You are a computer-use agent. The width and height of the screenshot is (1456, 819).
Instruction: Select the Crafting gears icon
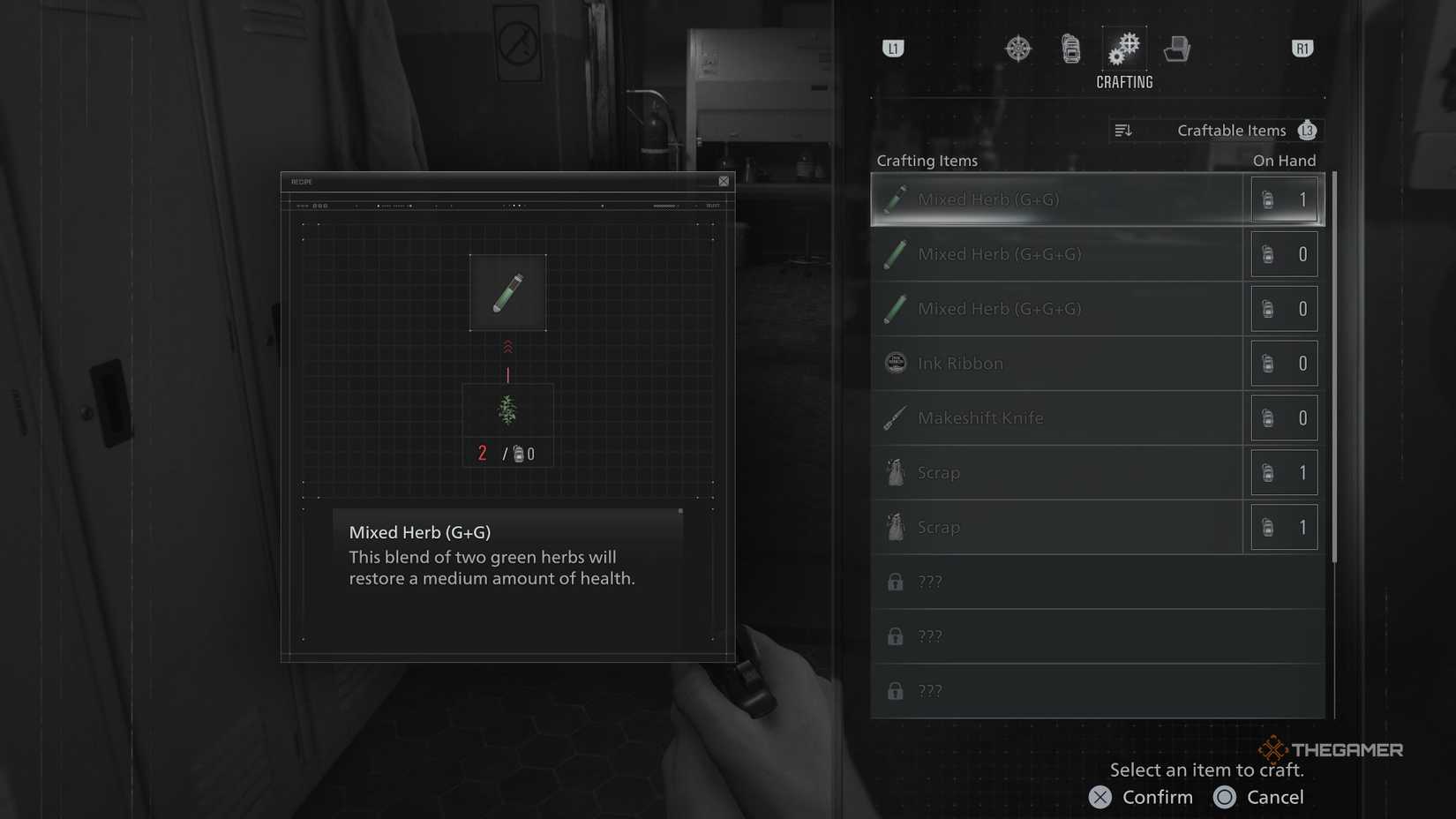pos(1124,49)
